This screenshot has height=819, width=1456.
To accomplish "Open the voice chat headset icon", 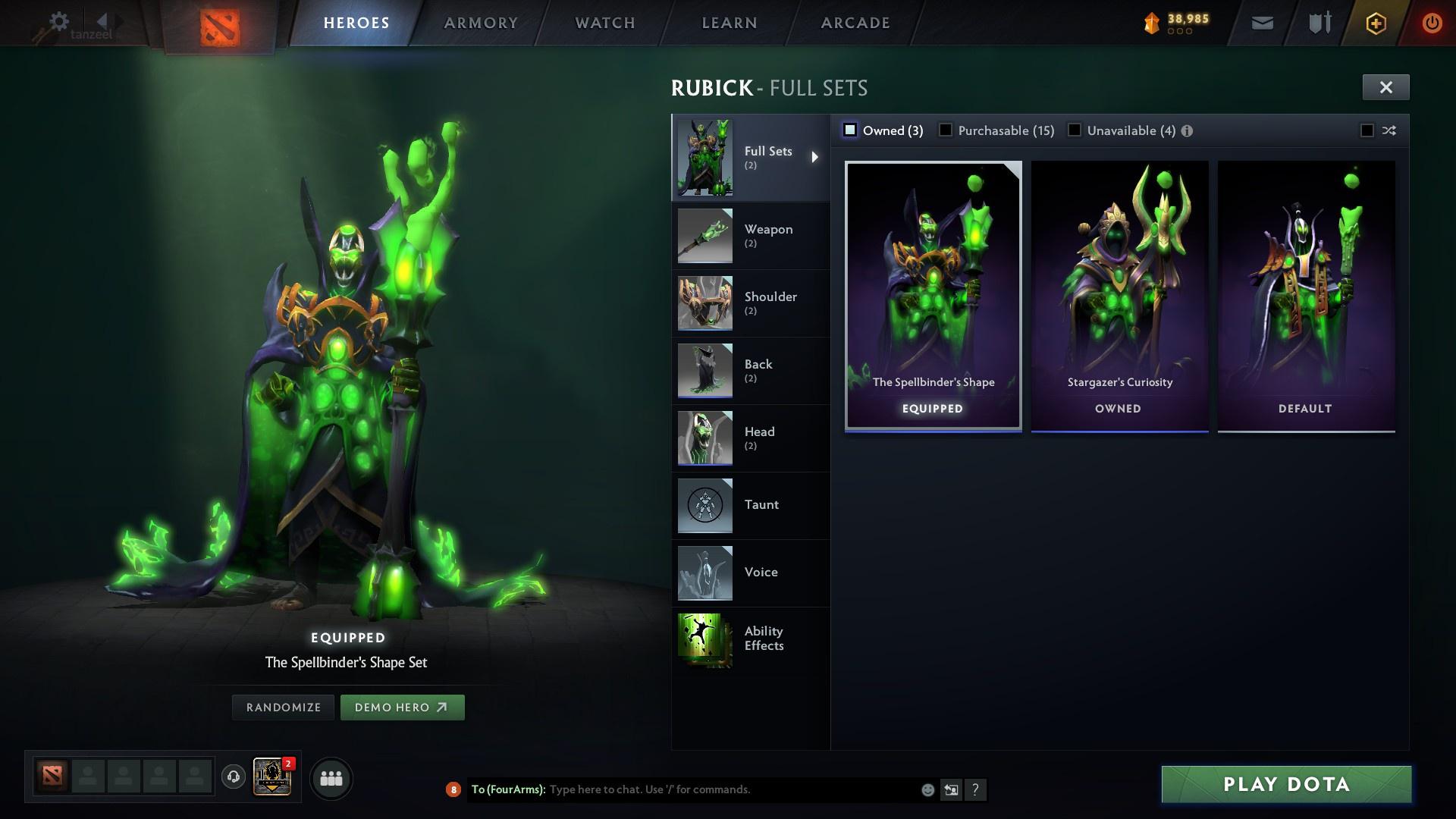I will [233, 778].
